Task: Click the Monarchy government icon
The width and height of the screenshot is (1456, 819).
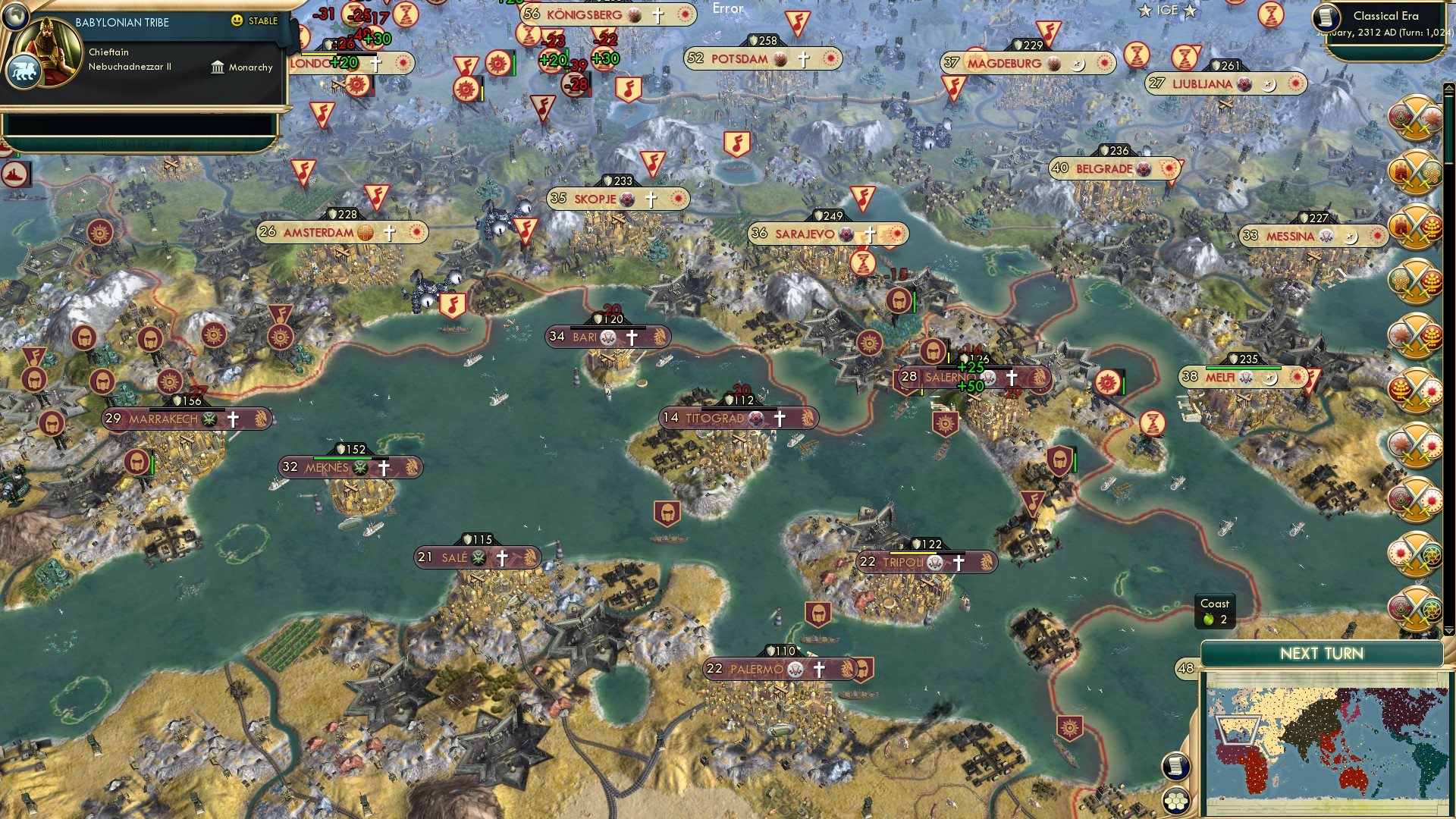Action: pos(218,67)
